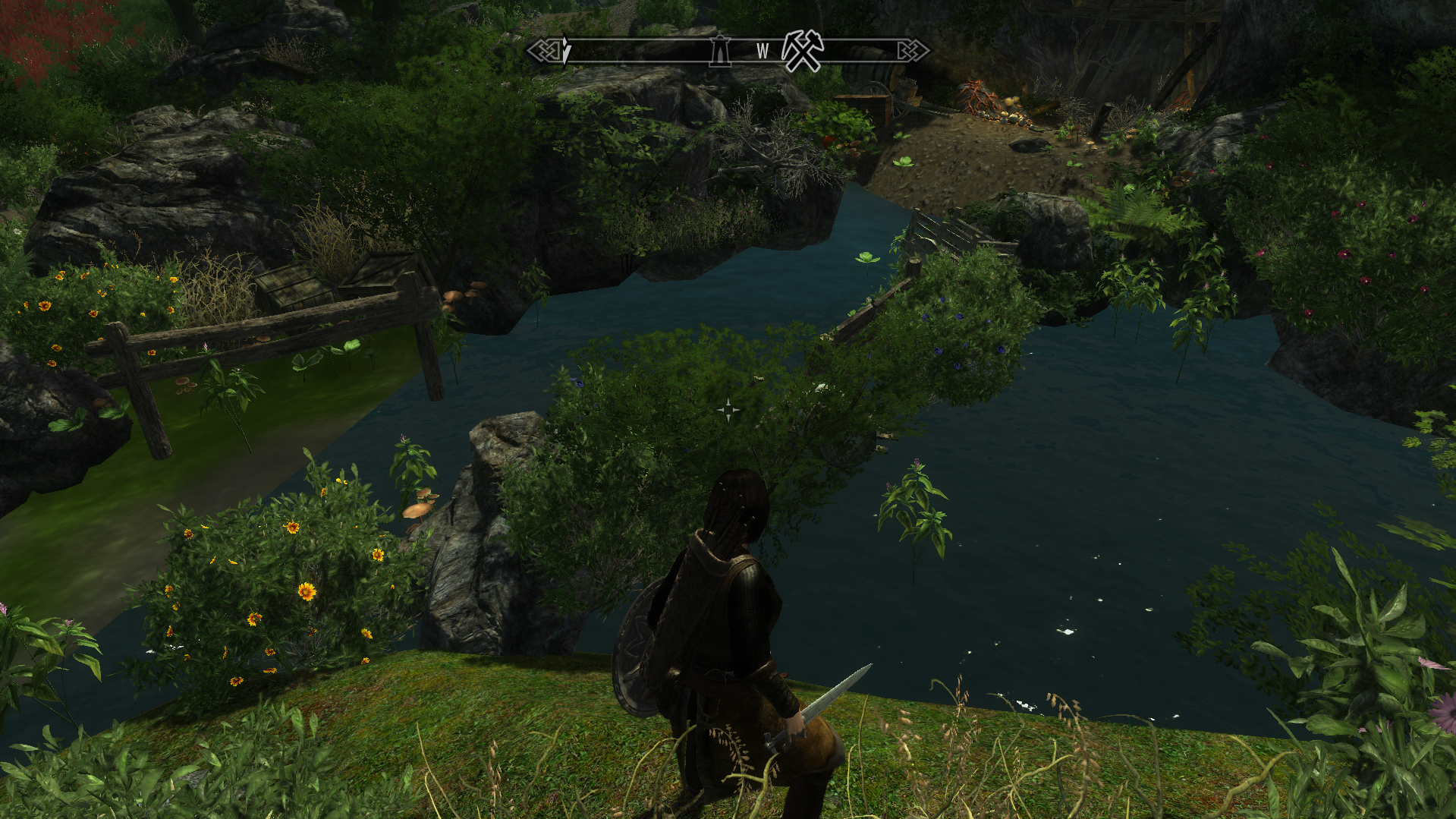Click the W direction letter on the compass
The image size is (1456, 819).
coord(763,52)
